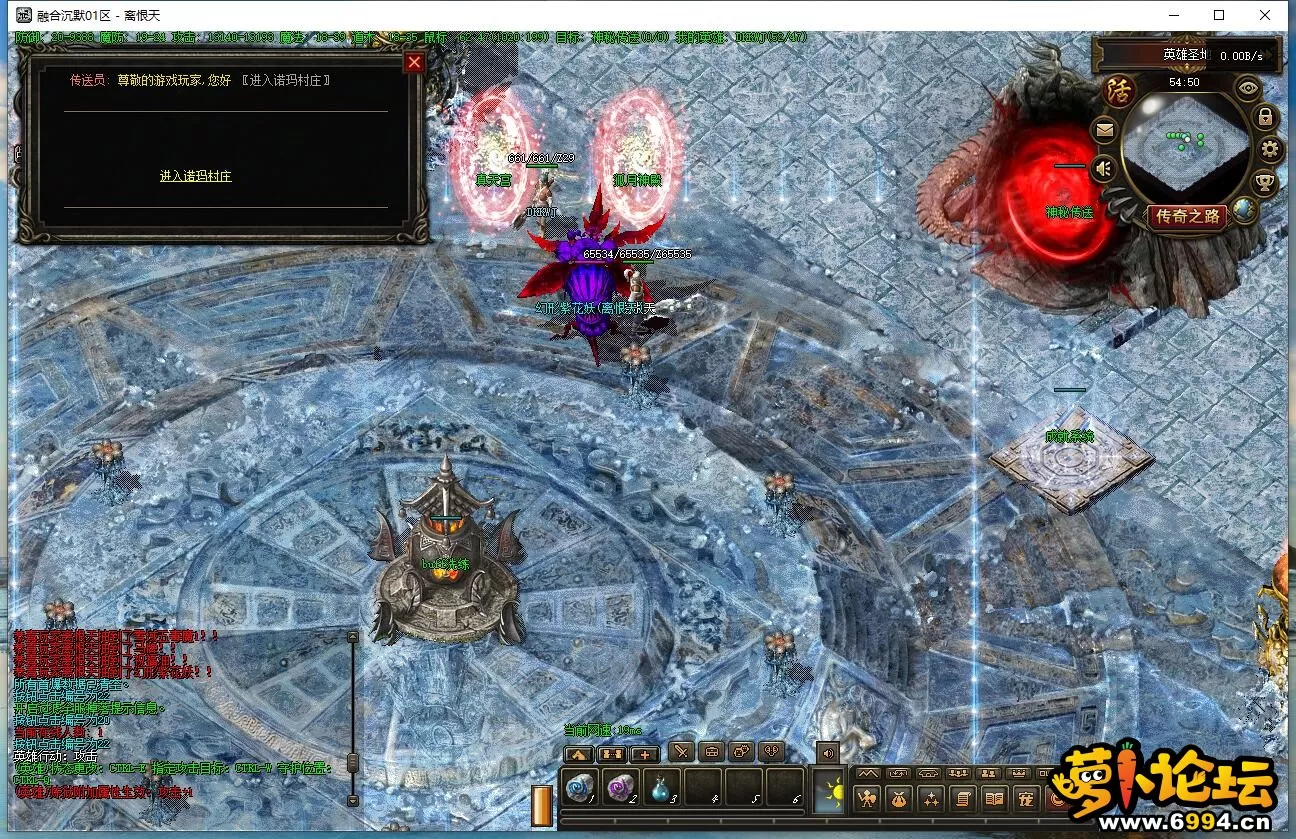Maximize the game window
This screenshot has height=839, width=1296.
coord(1219,15)
